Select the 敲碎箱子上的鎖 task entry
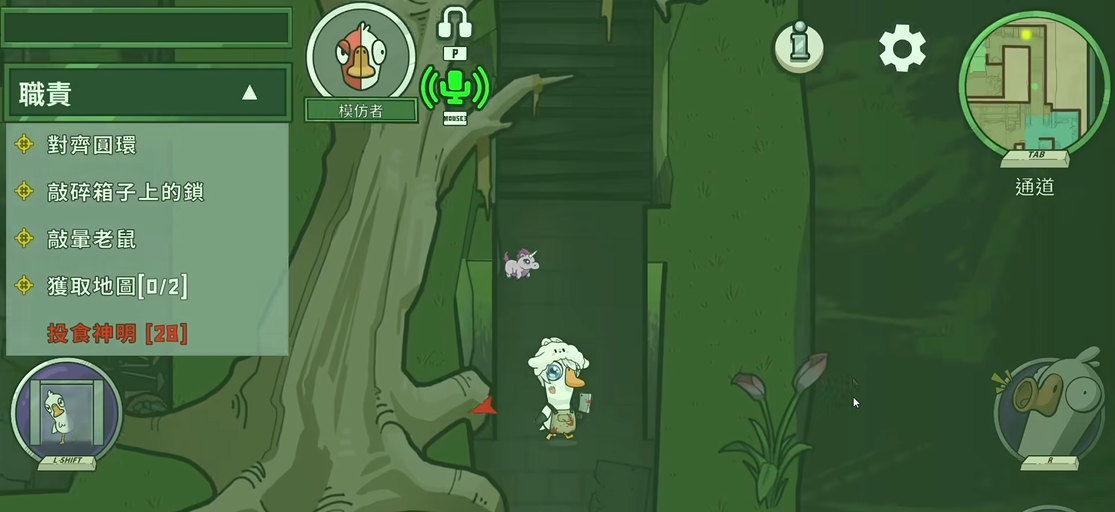The width and height of the screenshot is (1115, 512). click(x=125, y=192)
